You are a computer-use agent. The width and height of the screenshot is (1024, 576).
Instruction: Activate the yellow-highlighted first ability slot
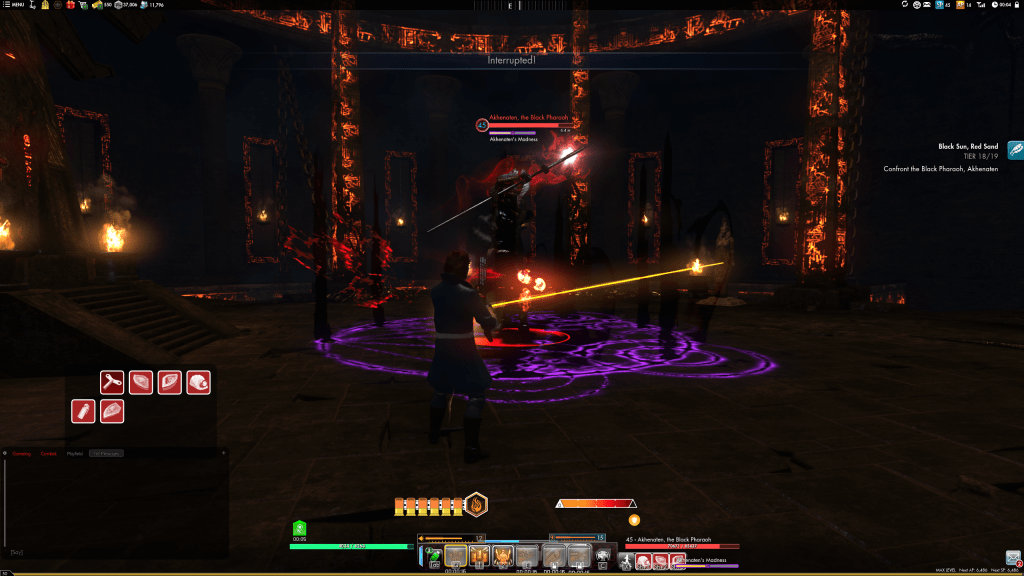[456, 556]
